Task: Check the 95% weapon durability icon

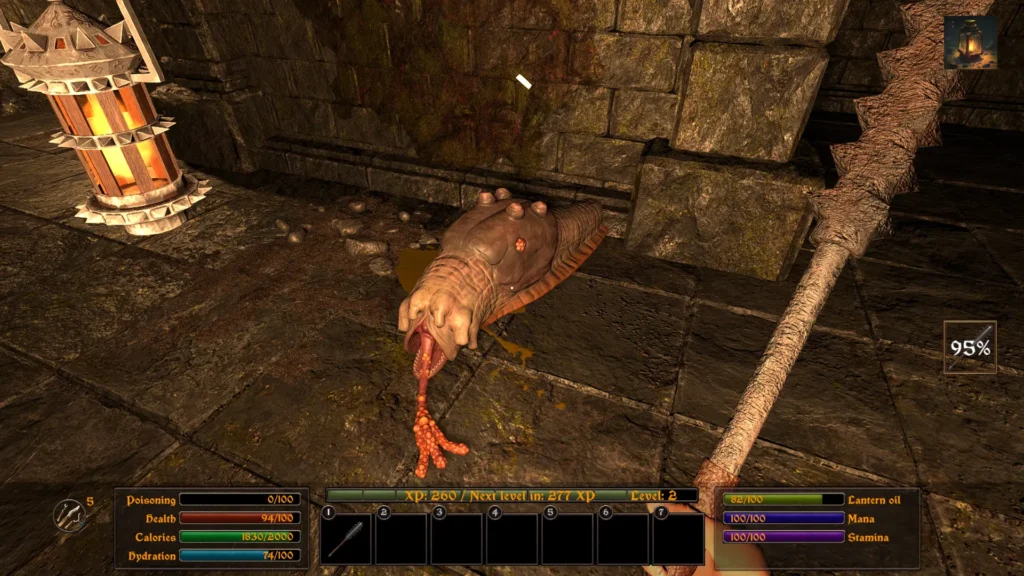Action: tap(970, 347)
